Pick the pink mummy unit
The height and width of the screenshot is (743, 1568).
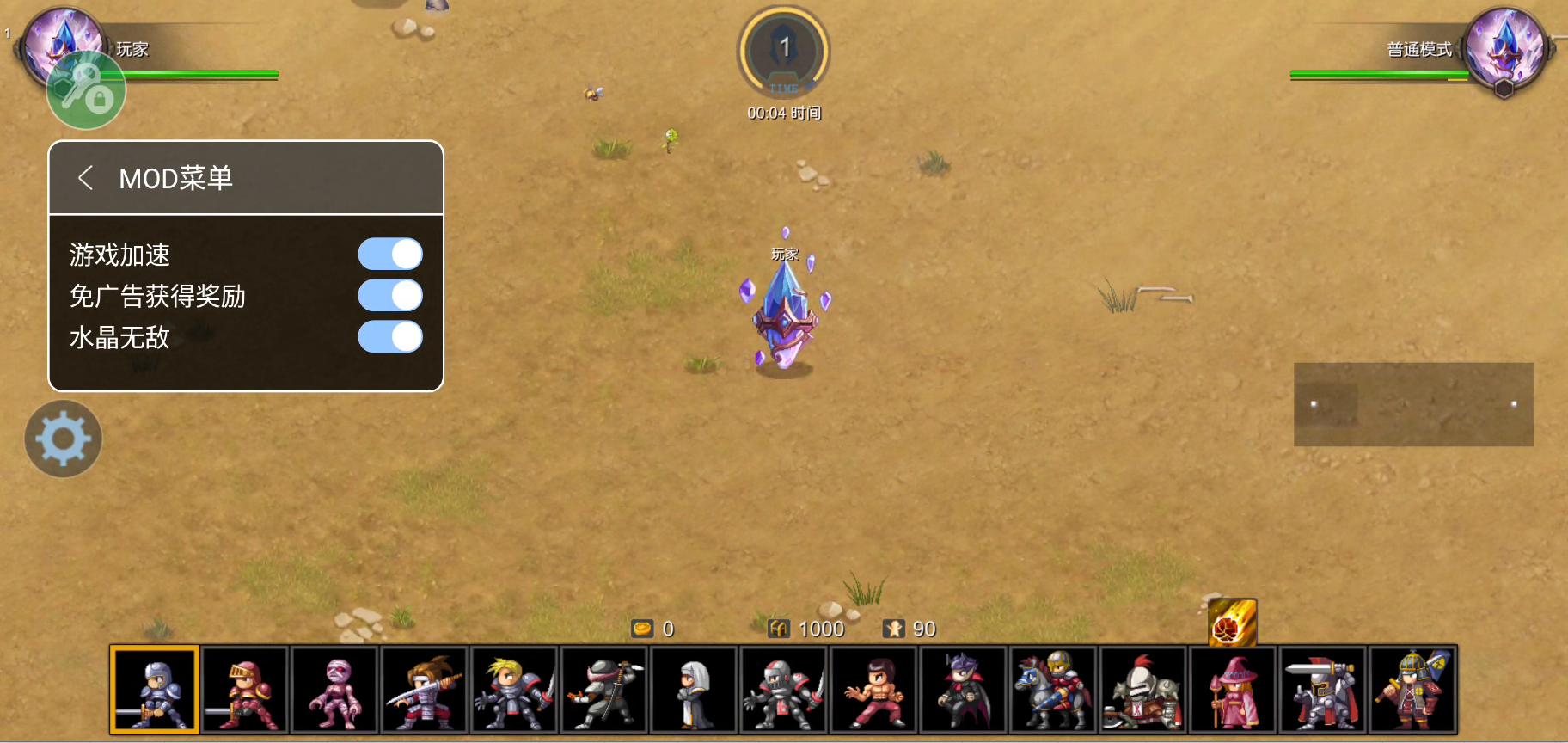335,690
